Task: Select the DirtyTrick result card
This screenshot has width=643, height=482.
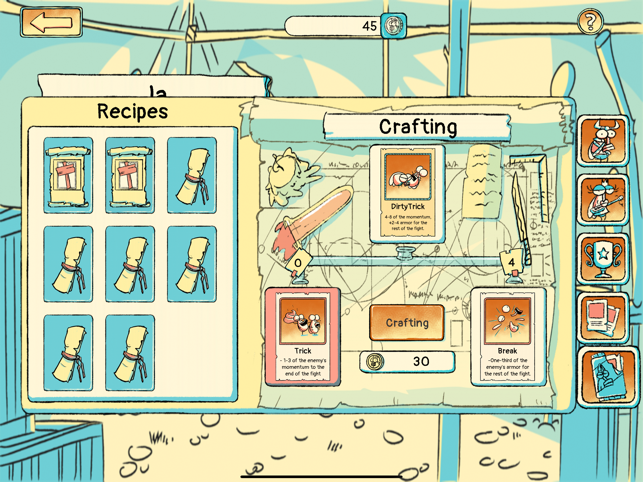Action: click(407, 193)
